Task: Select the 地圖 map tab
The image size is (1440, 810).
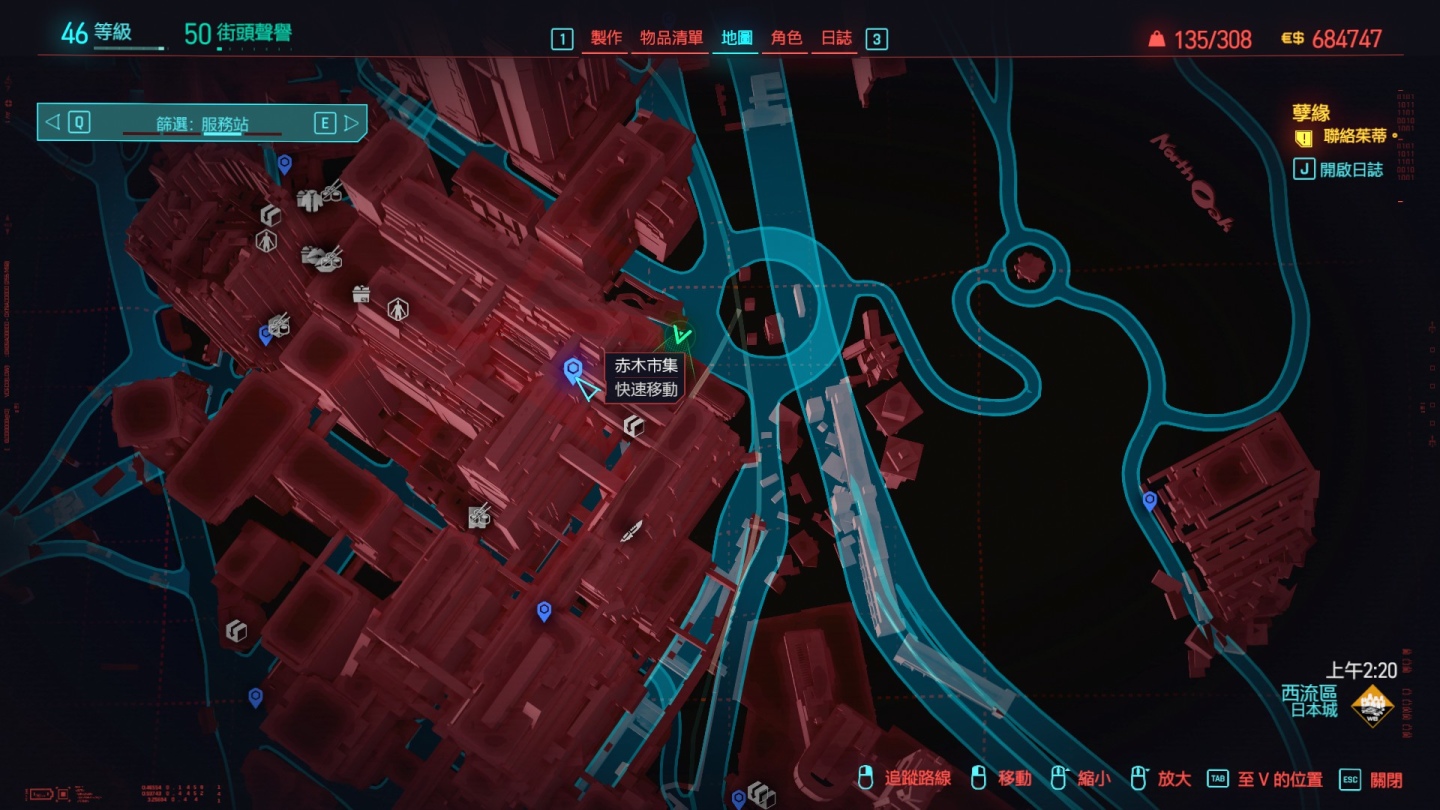Action: click(737, 38)
